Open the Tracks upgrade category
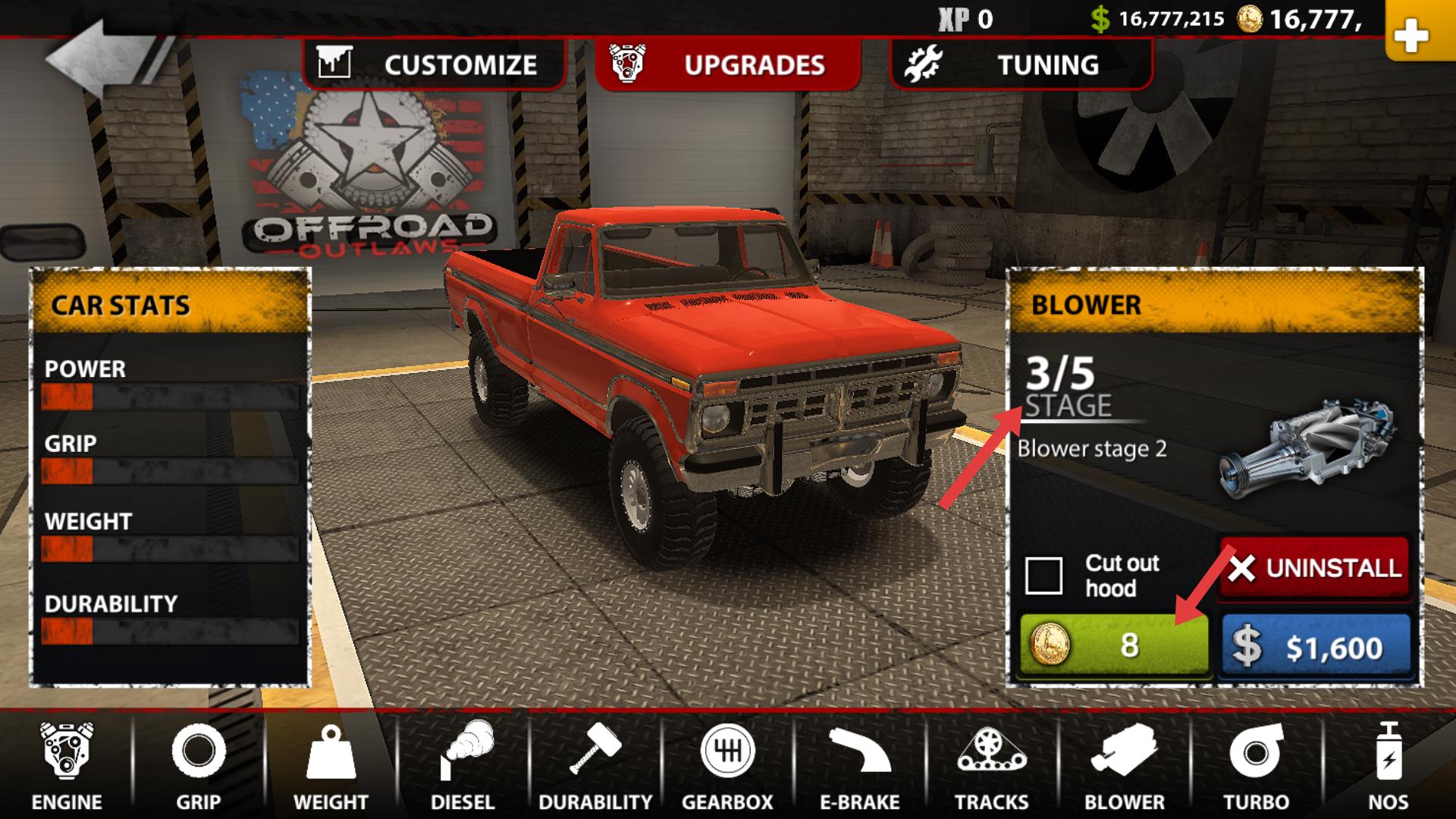 tap(991, 766)
